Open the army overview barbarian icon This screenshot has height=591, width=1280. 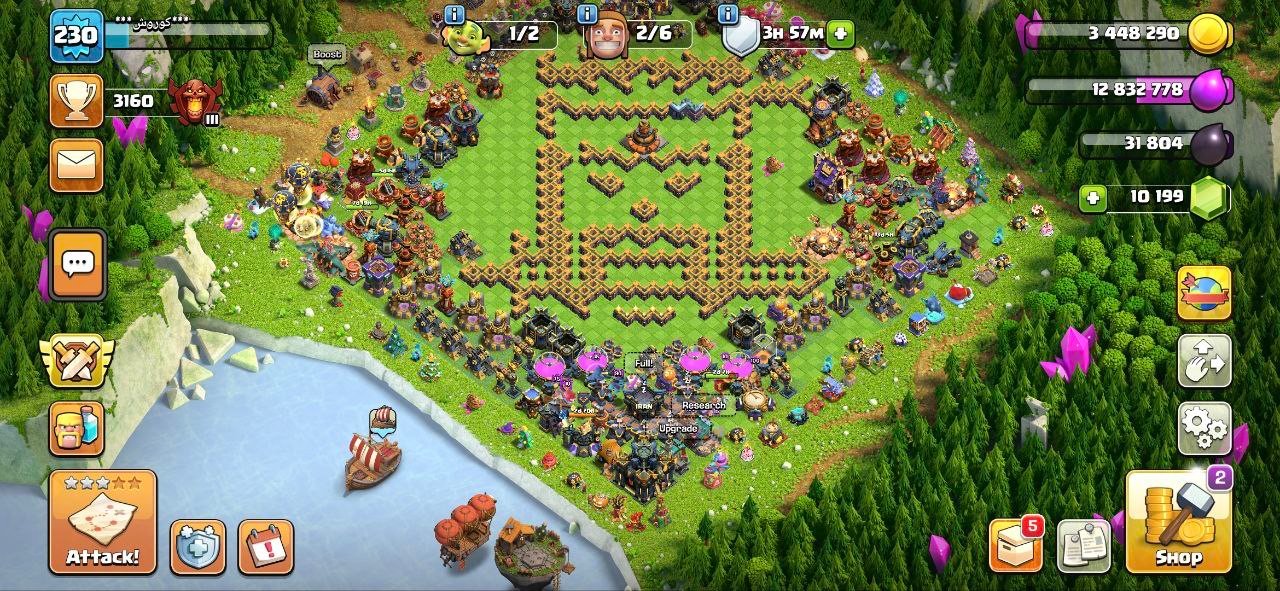tap(76, 429)
